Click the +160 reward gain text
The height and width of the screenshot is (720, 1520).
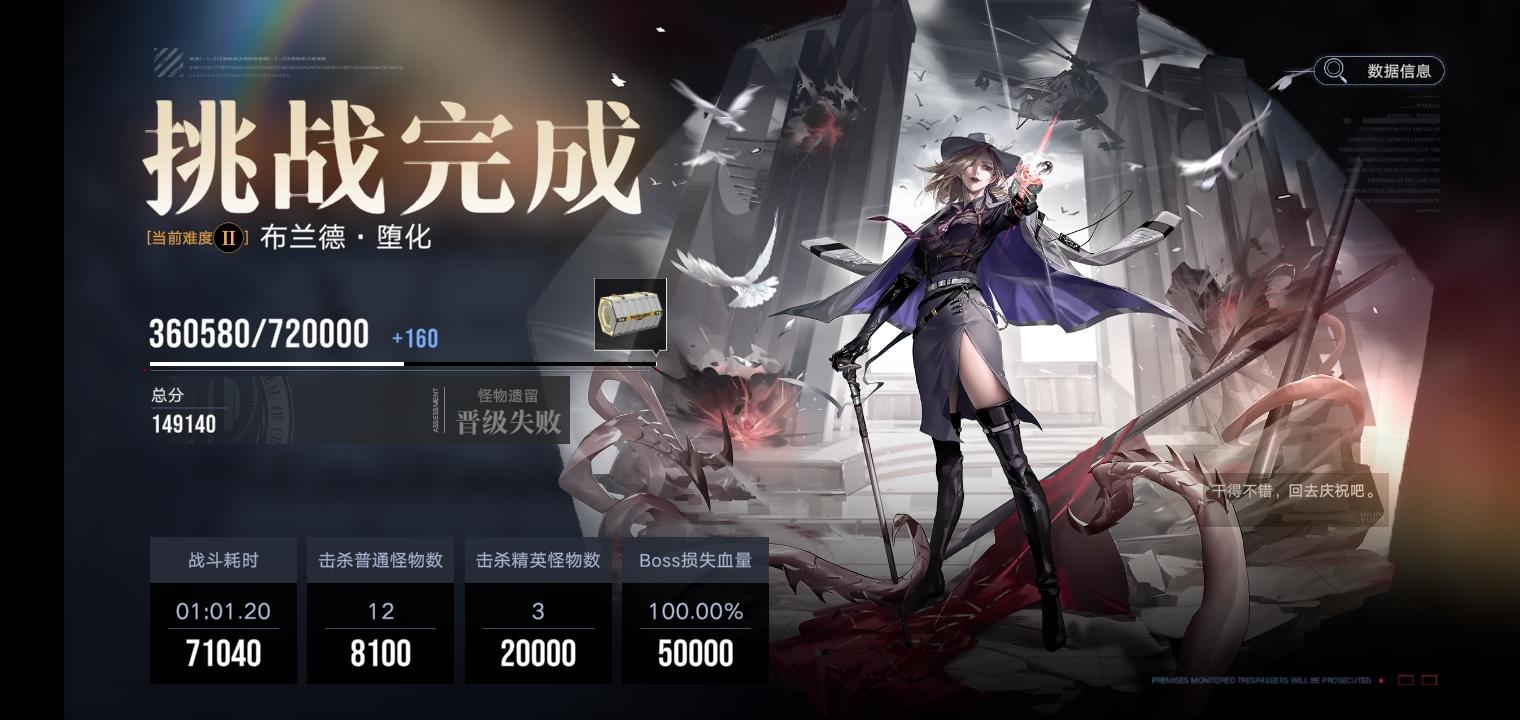414,339
